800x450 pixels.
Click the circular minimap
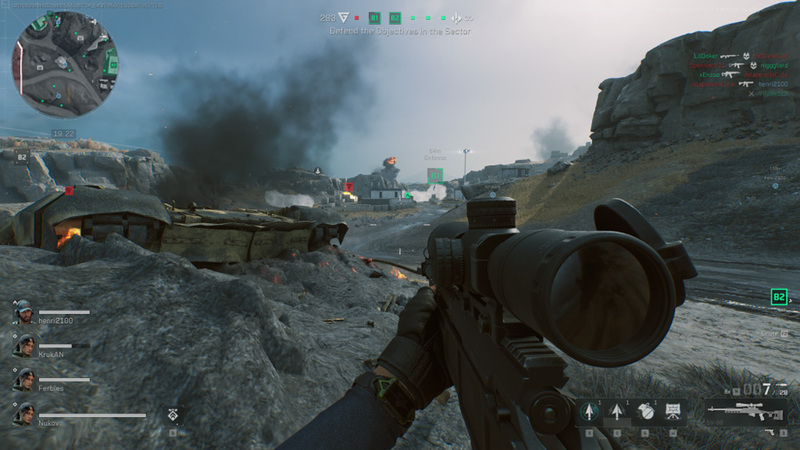point(64,64)
